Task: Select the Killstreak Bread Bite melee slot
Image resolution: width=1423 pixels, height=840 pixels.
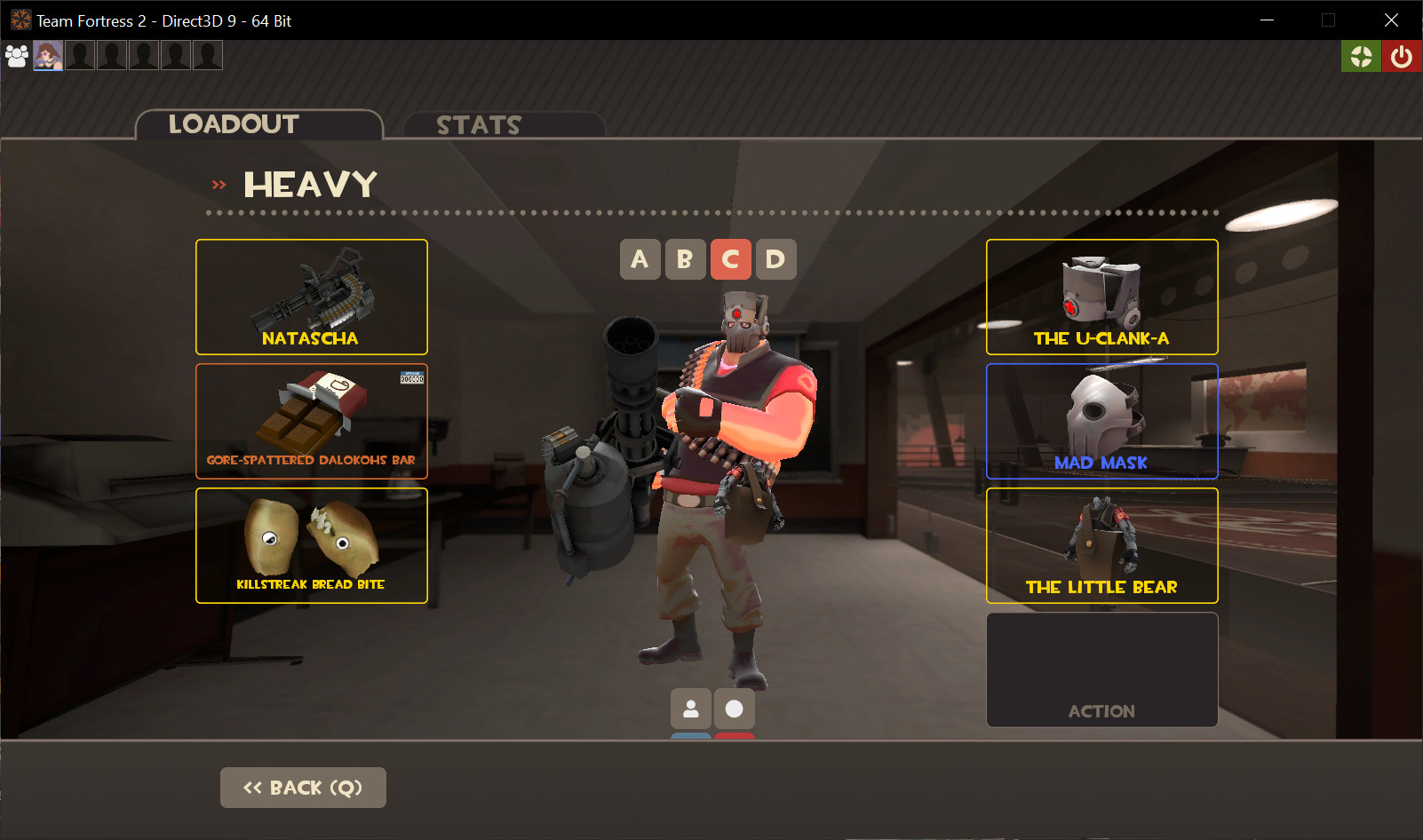Action: tap(311, 545)
